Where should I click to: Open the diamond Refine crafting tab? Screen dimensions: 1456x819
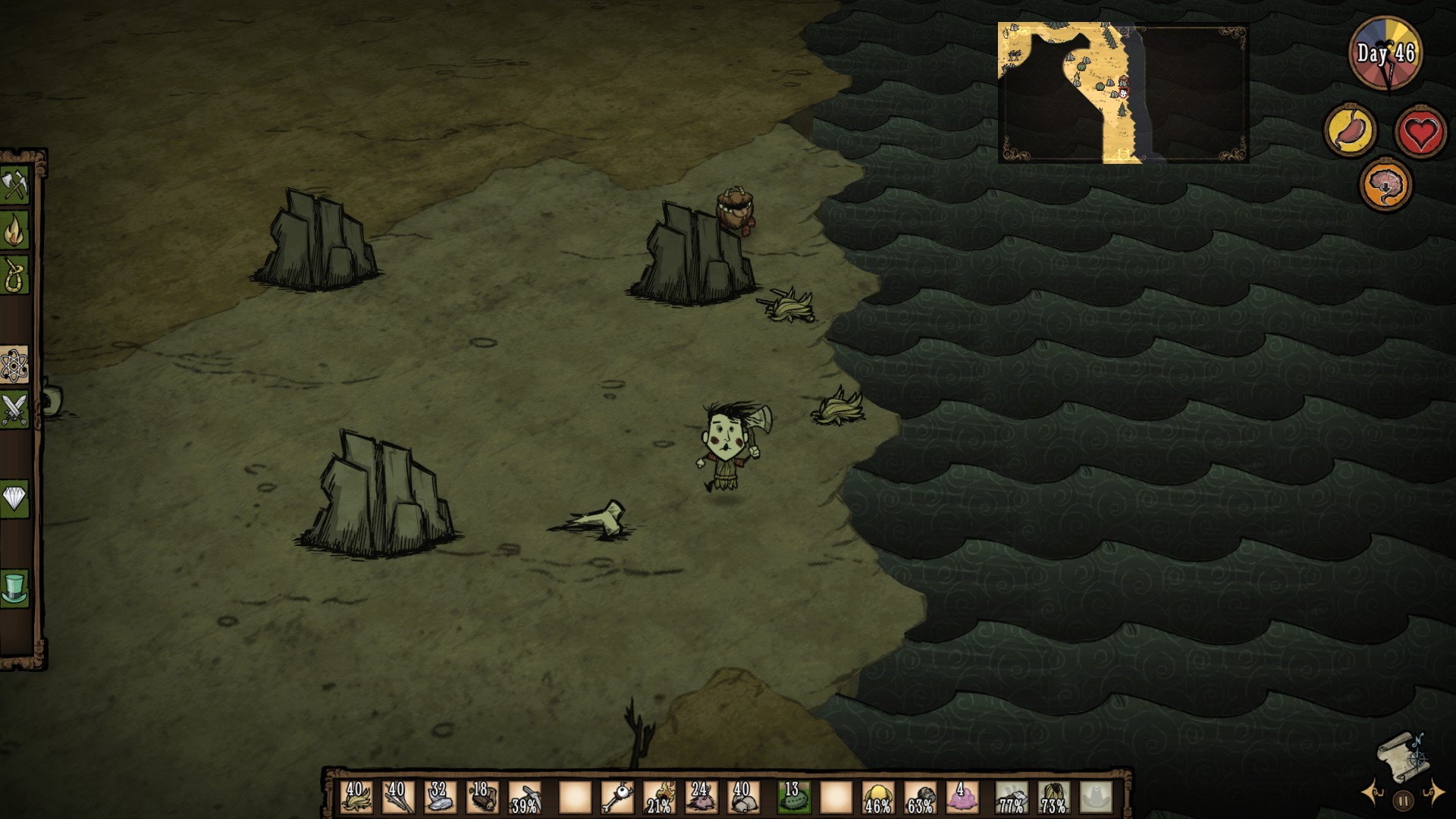(x=14, y=499)
